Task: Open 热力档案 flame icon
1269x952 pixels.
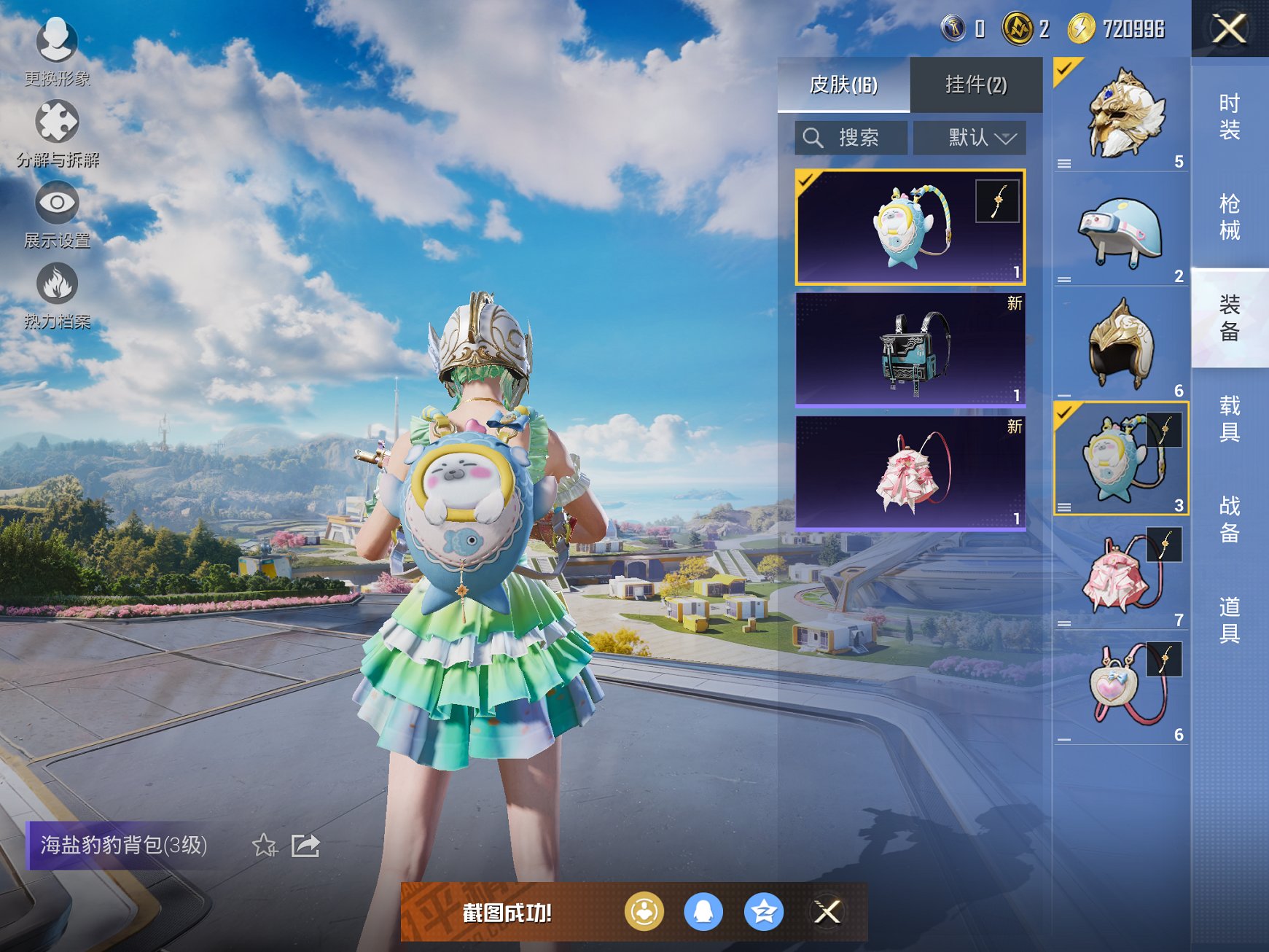Action: point(57,286)
